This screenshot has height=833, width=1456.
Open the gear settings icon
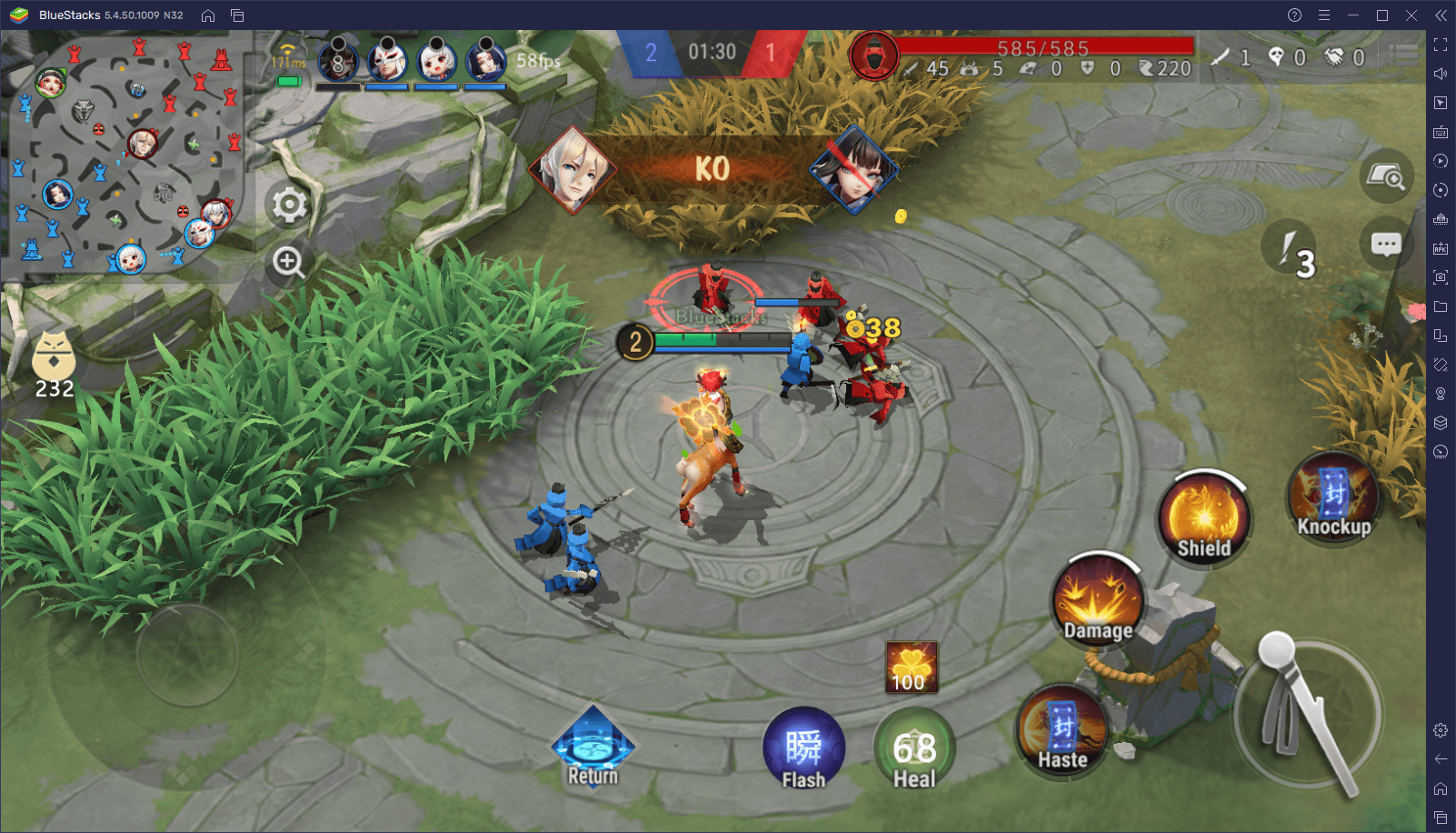click(x=290, y=206)
